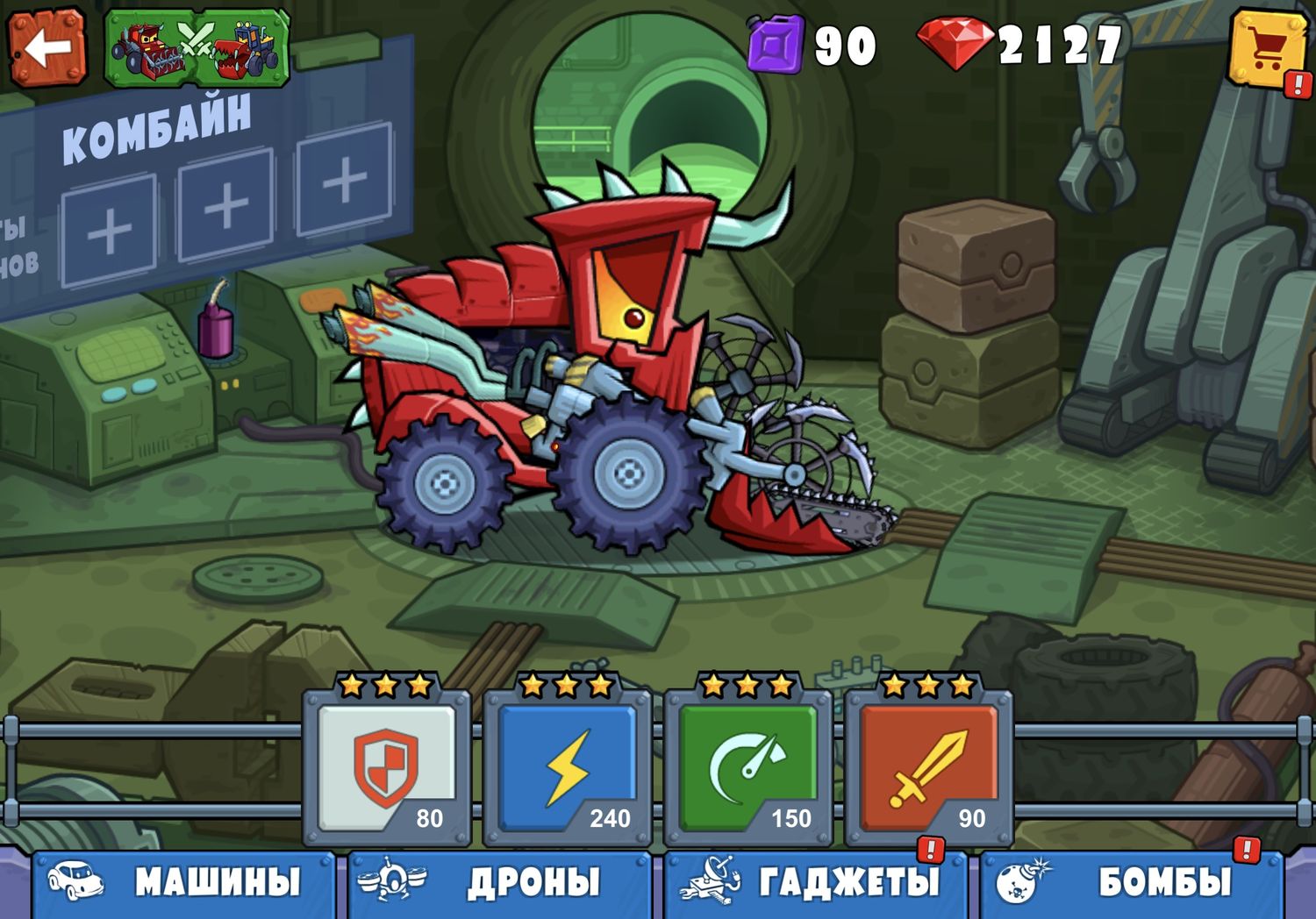
Task: Open the БОМБЫ tab
Action: (x=1132, y=884)
